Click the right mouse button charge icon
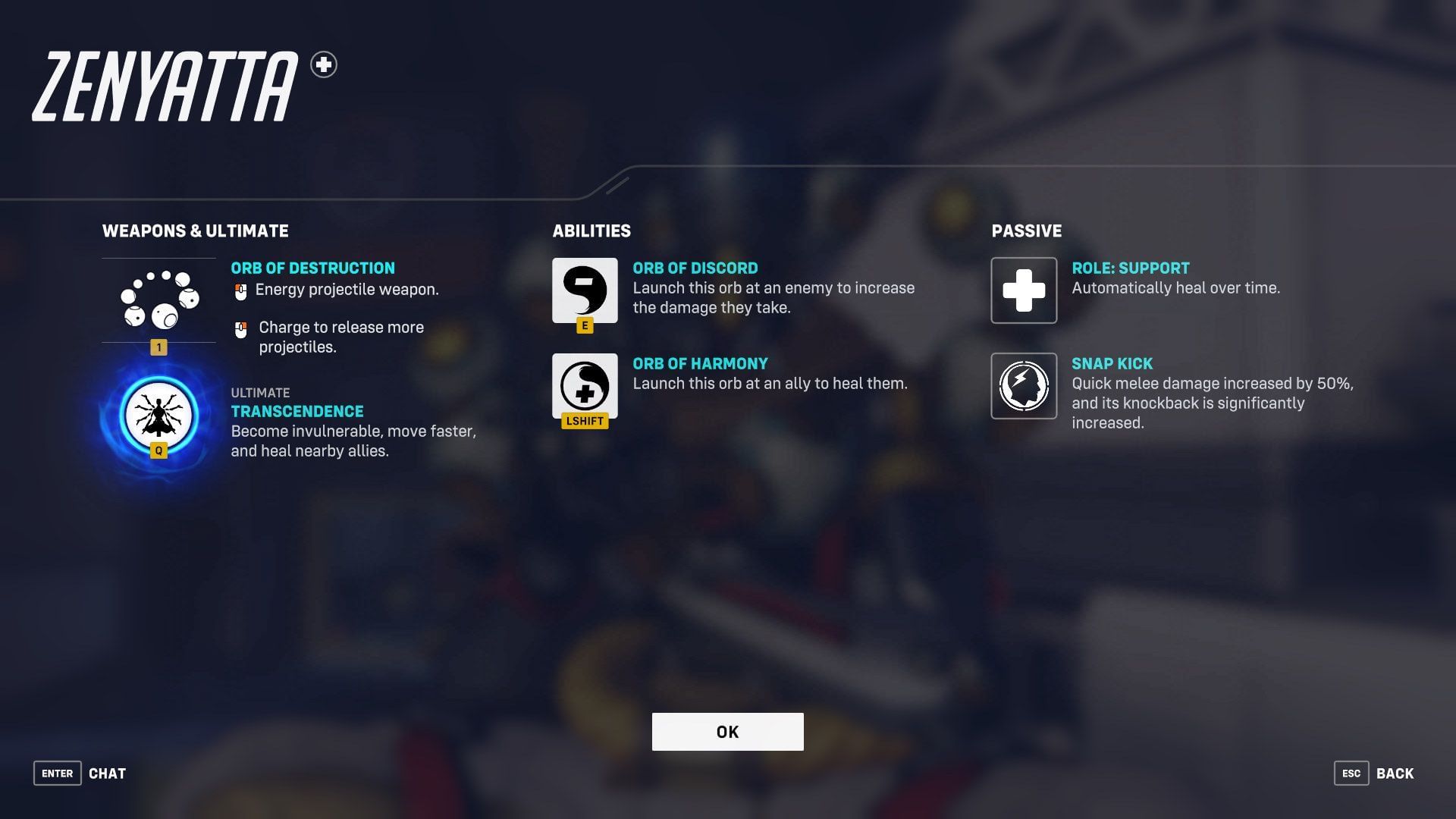Viewport: 1456px width, 819px height. pos(242,328)
